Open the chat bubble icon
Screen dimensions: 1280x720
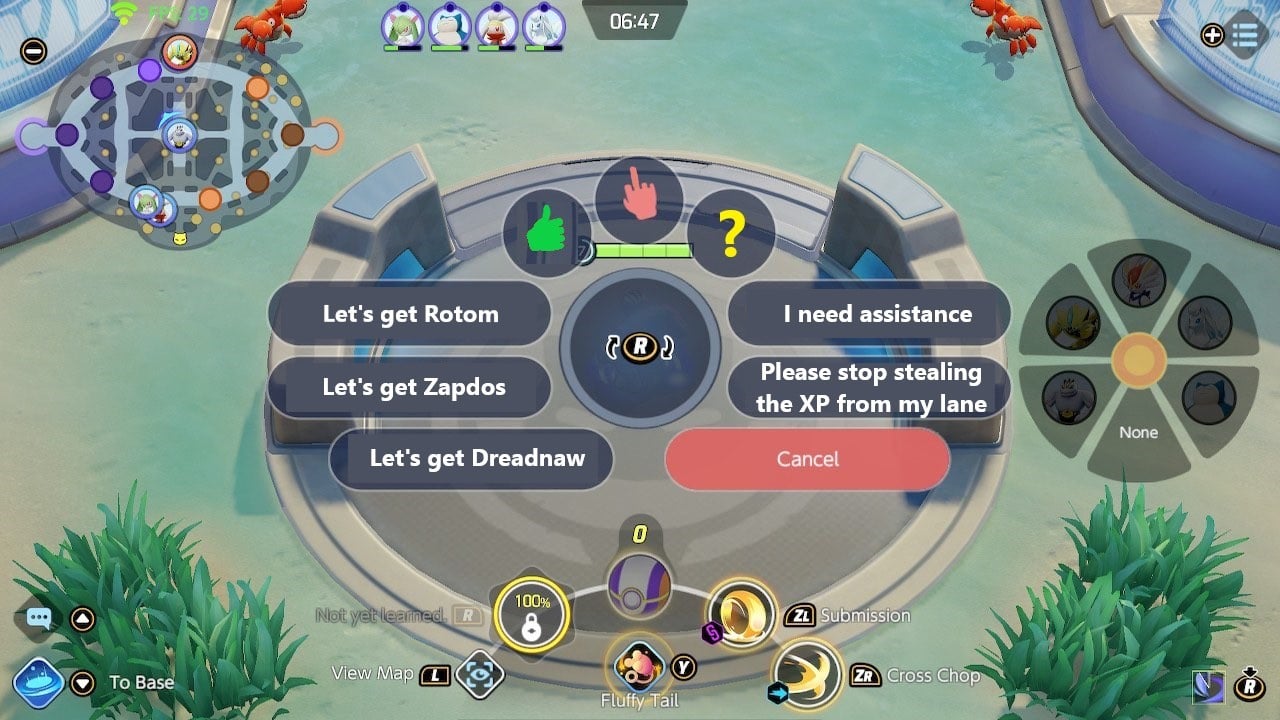click(38, 617)
